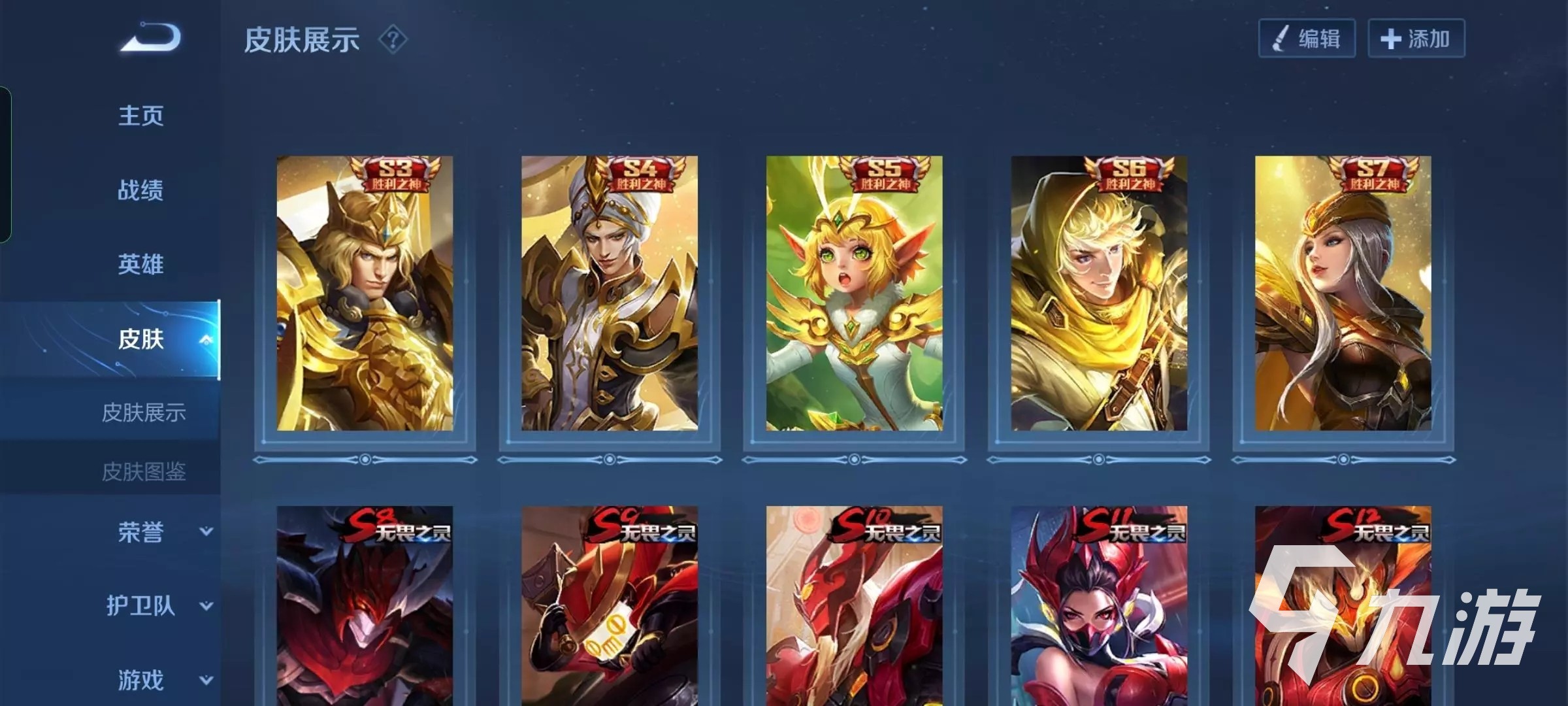View the S7 胜利之神 skin card
1568x706 pixels.
1343,294
